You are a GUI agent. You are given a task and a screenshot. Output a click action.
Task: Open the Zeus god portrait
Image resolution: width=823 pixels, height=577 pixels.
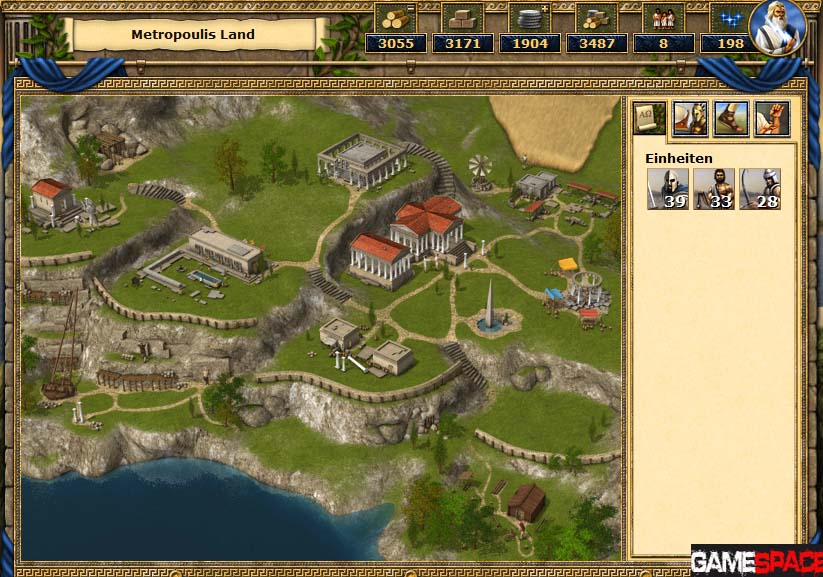pos(777,27)
